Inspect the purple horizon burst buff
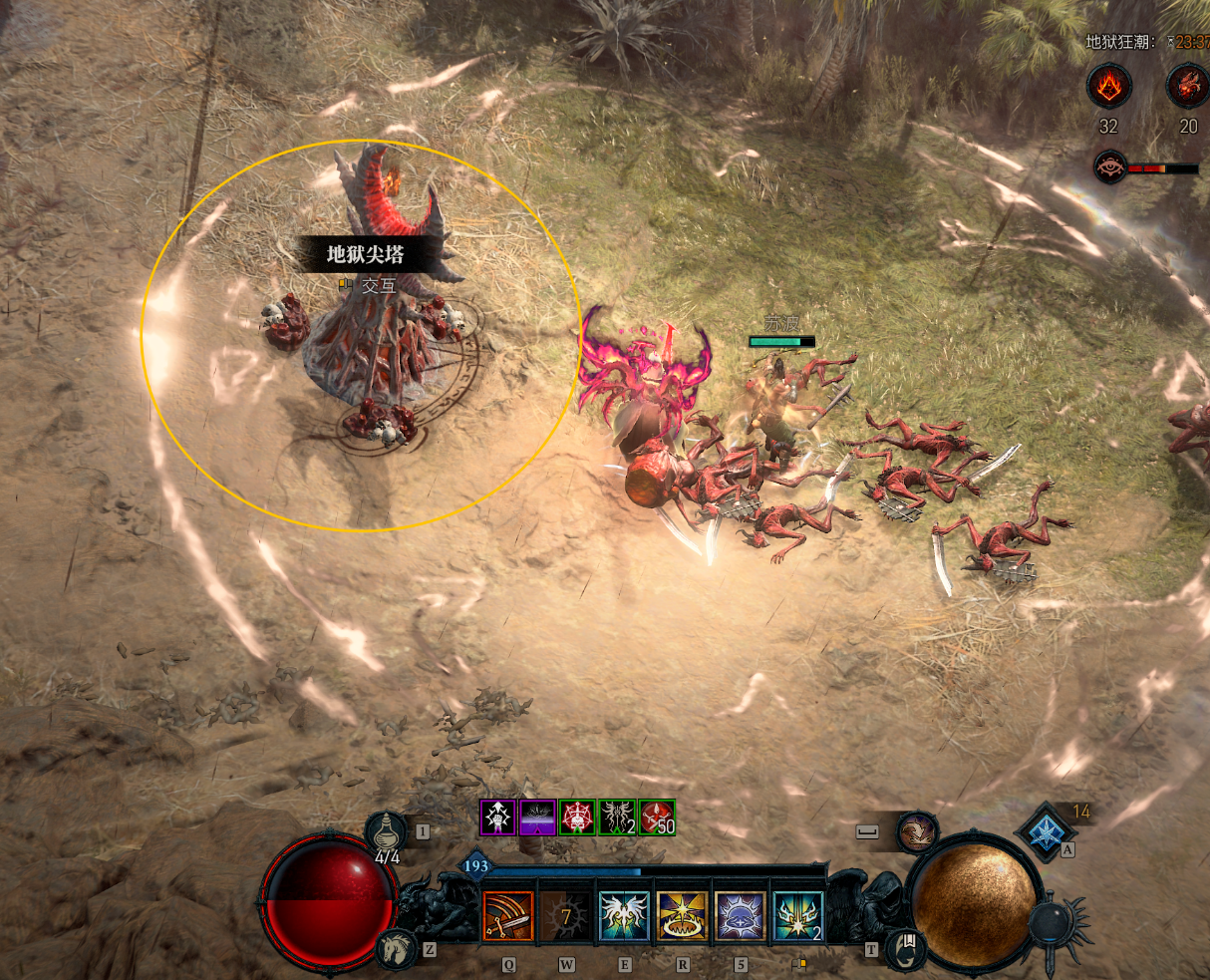Image resolution: width=1210 pixels, height=980 pixels. 537,817
